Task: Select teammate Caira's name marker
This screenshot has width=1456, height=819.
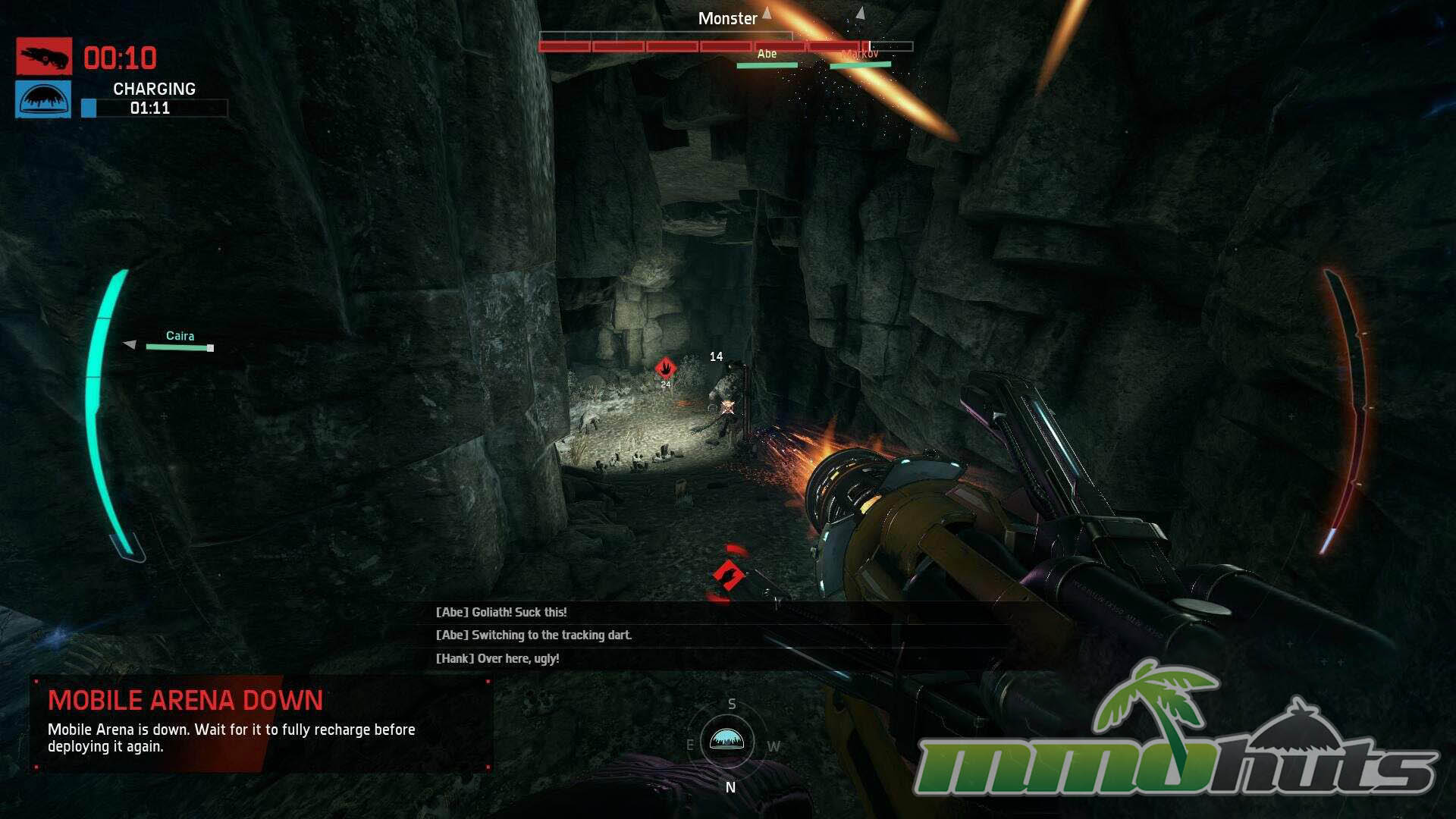Action: [x=180, y=336]
